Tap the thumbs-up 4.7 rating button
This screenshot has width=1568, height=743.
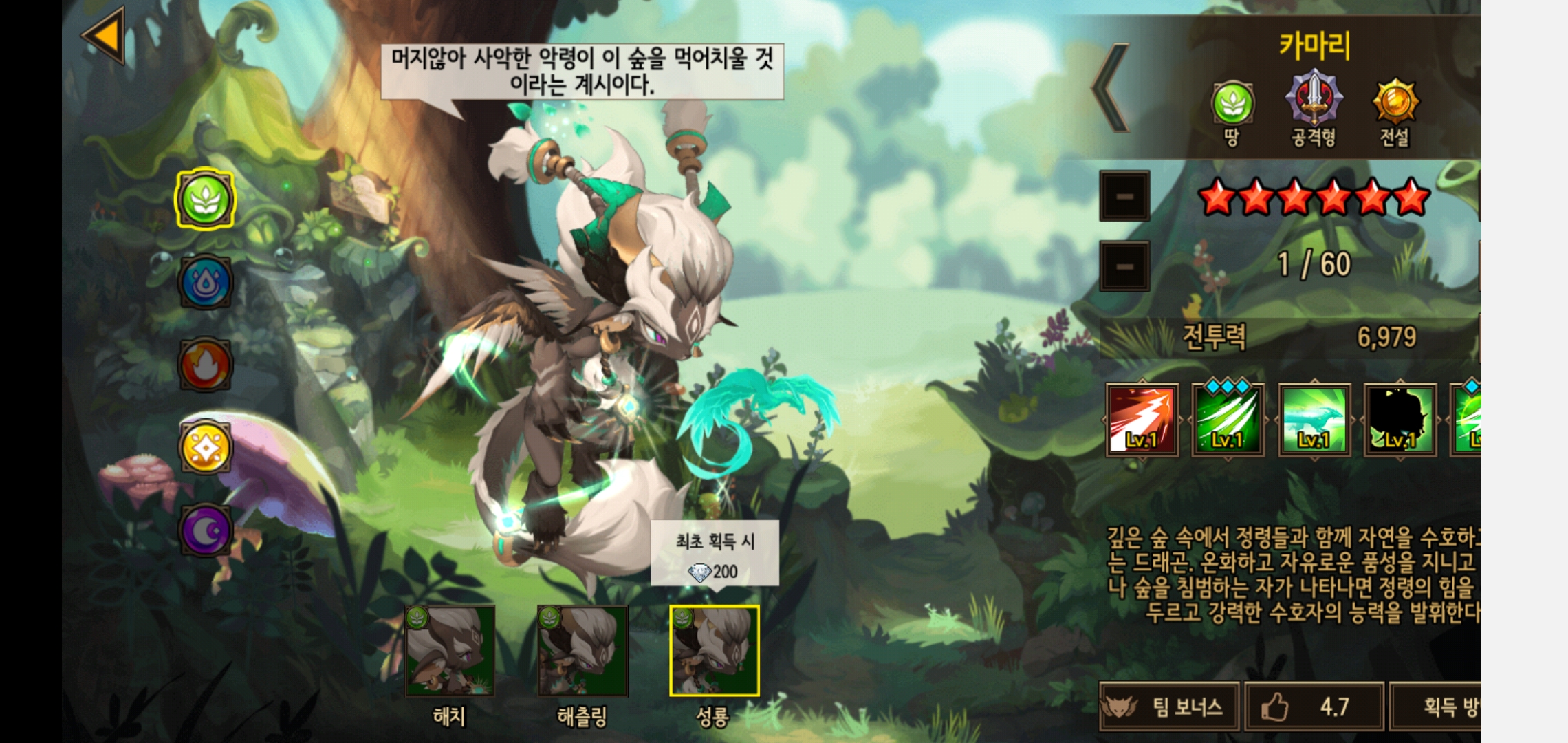(1314, 707)
